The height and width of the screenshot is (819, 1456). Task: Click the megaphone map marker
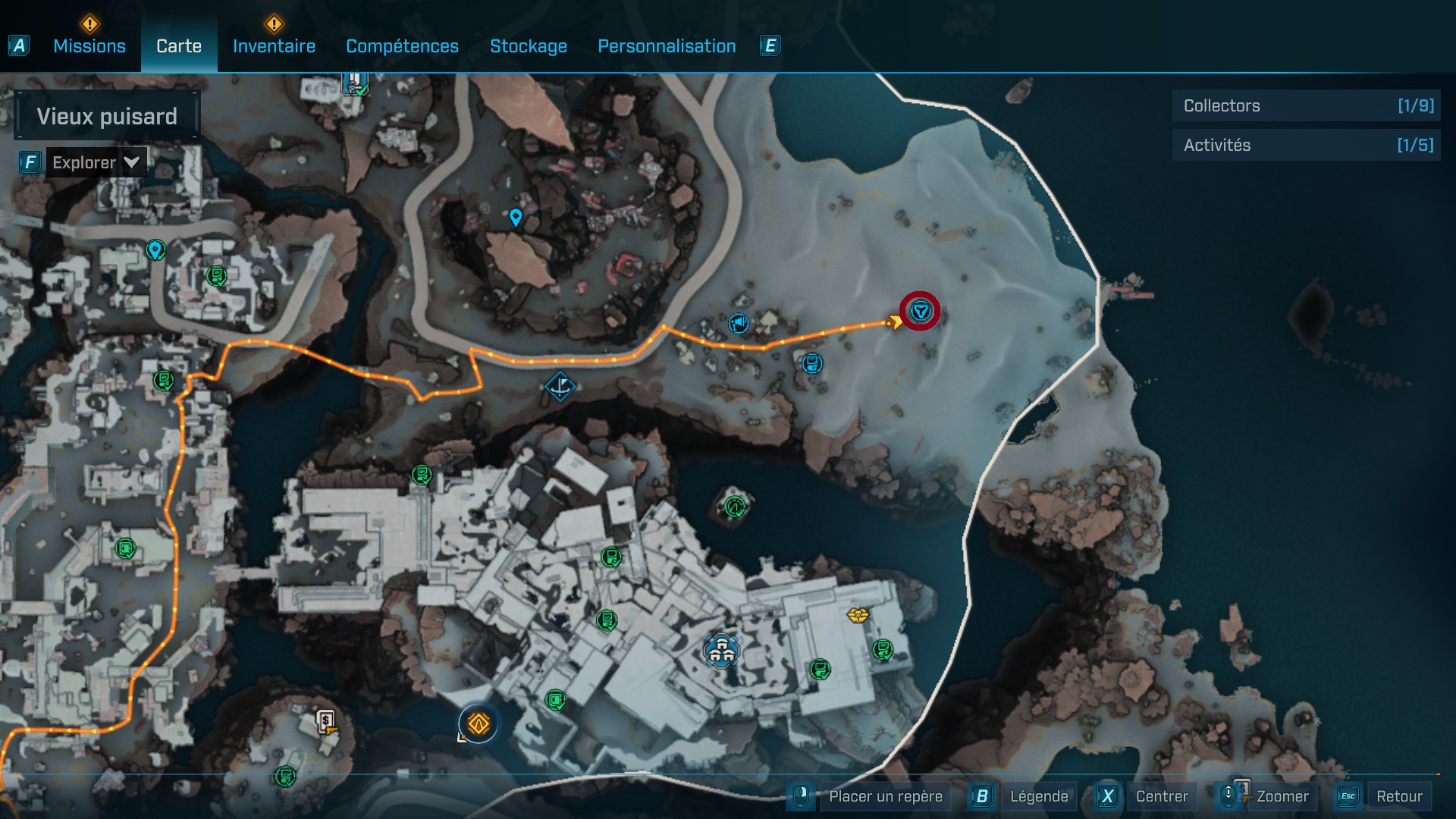click(x=739, y=324)
